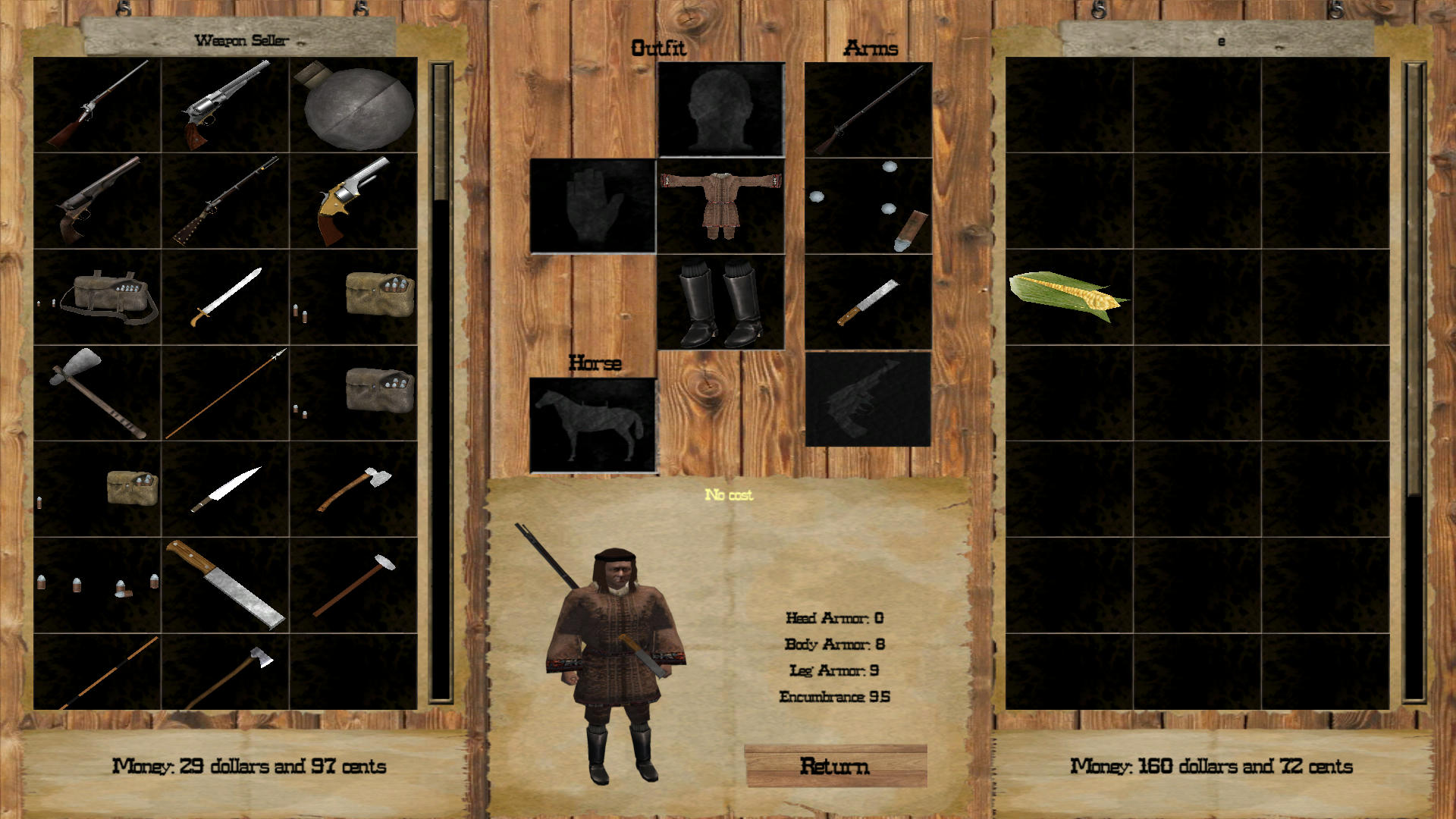Click the Return button
This screenshot has width=1456, height=819.
tap(835, 766)
